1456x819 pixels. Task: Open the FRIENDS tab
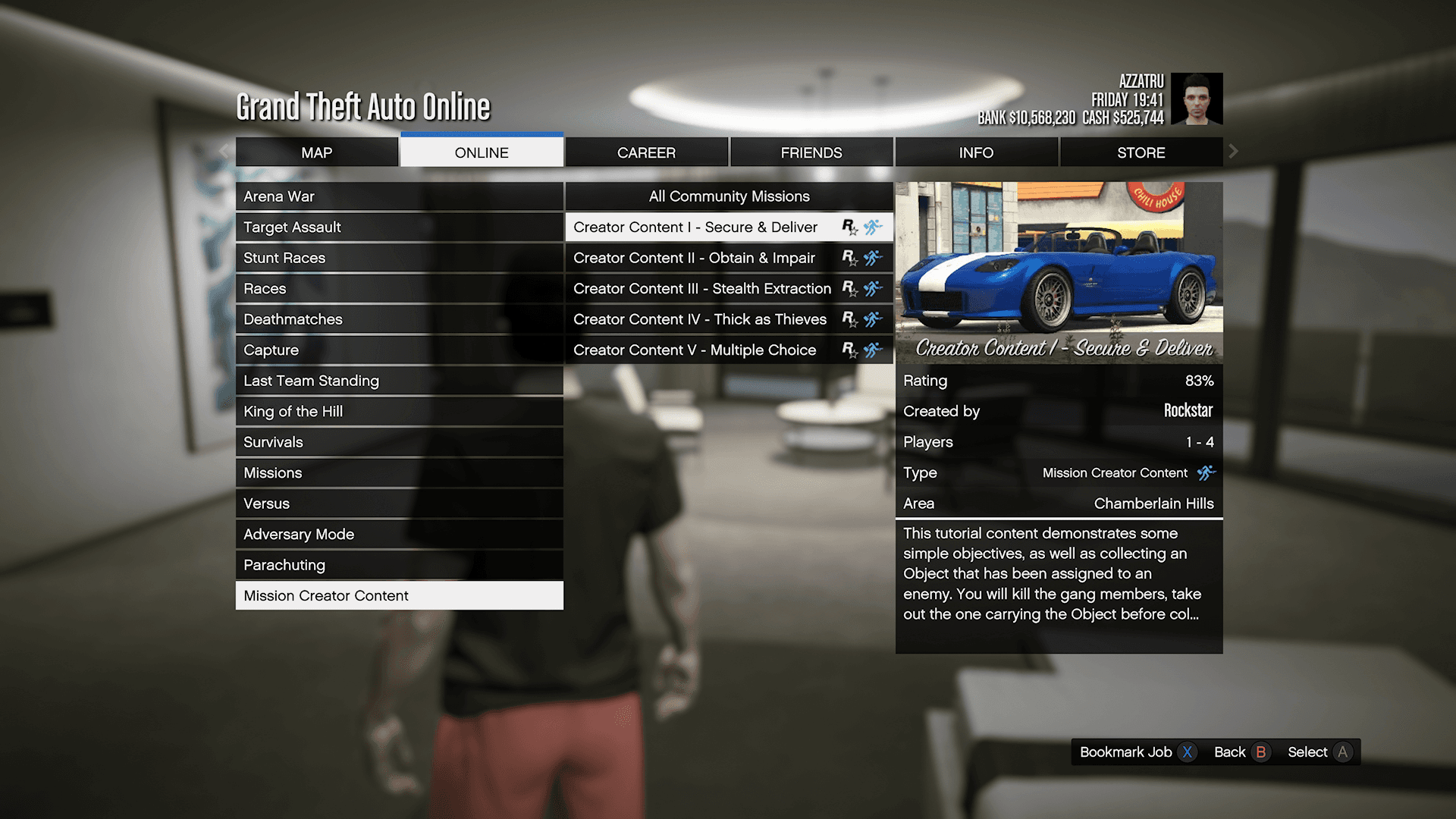pyautogui.click(x=811, y=152)
